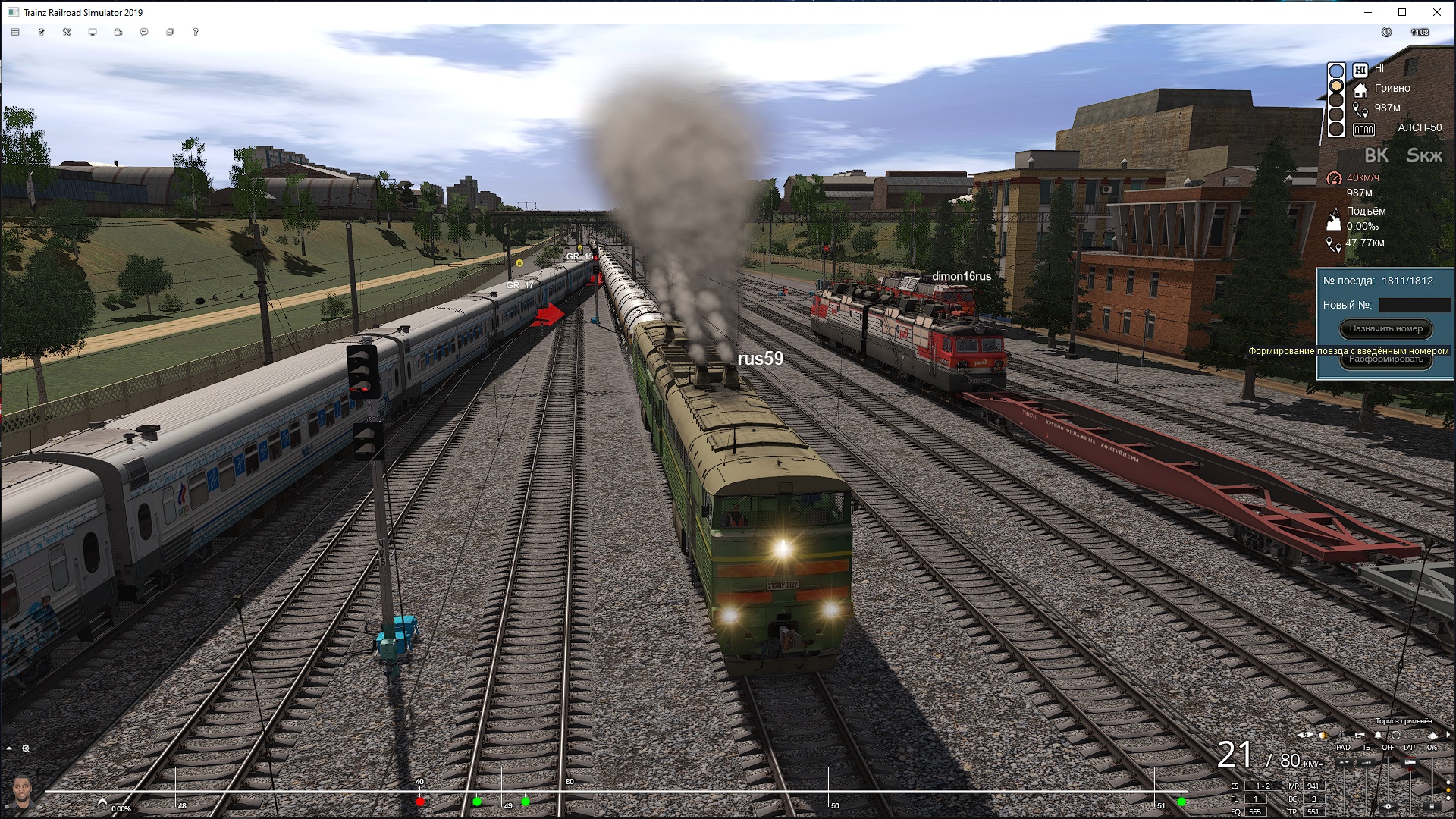This screenshot has width=1456, height=819.
Task: Open the camera view options
Action: click(118, 32)
